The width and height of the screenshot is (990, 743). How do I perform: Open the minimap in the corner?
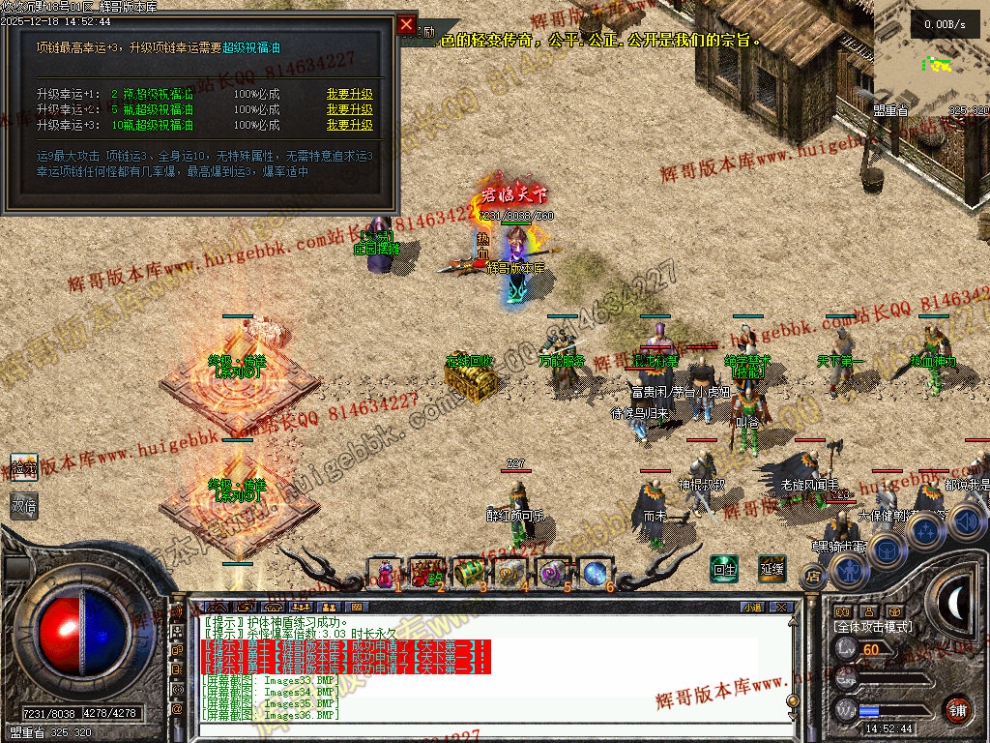(932, 60)
